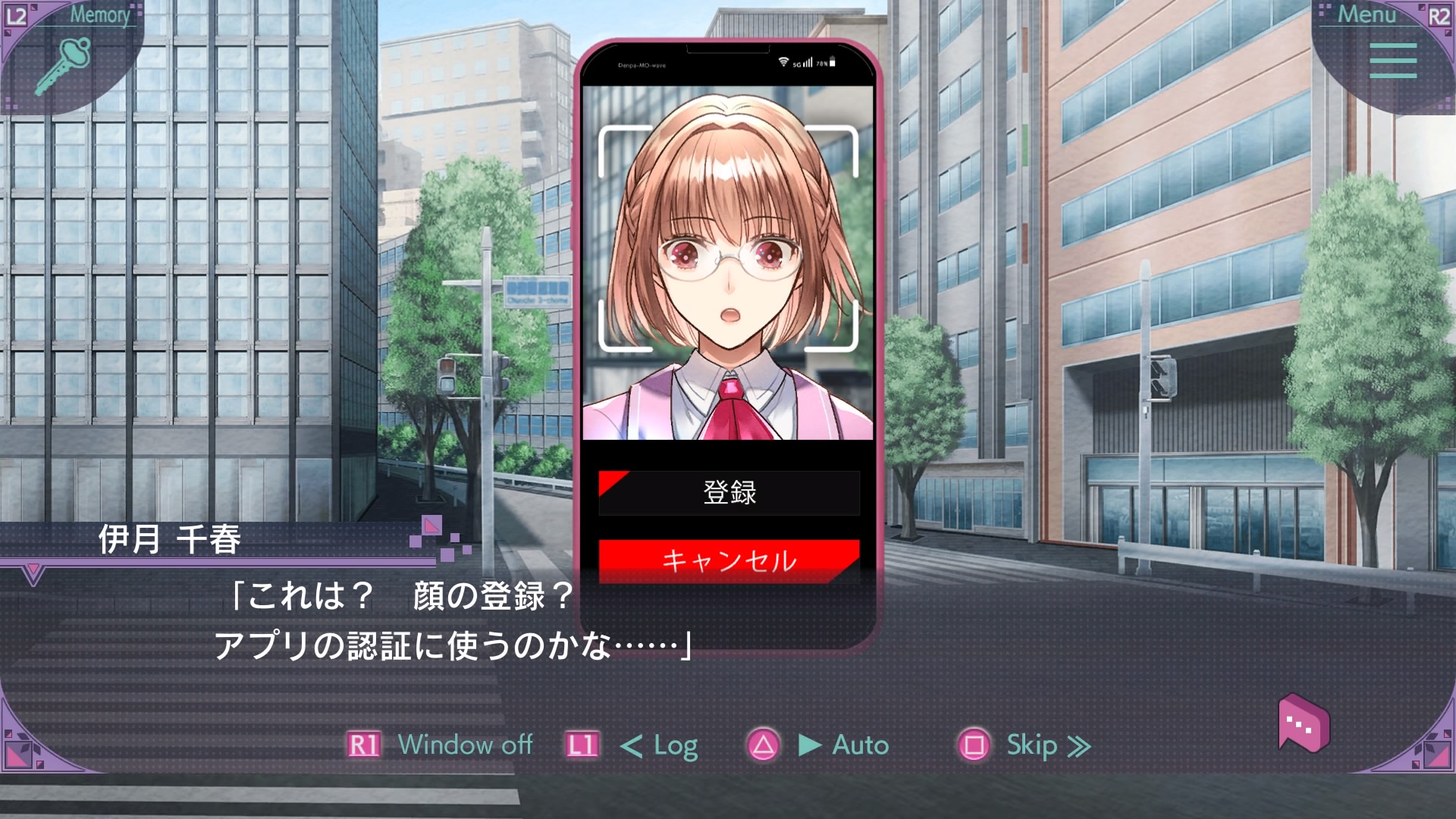Open the hamburger Menu
This screenshot has height=819, width=1456.
tap(1392, 61)
